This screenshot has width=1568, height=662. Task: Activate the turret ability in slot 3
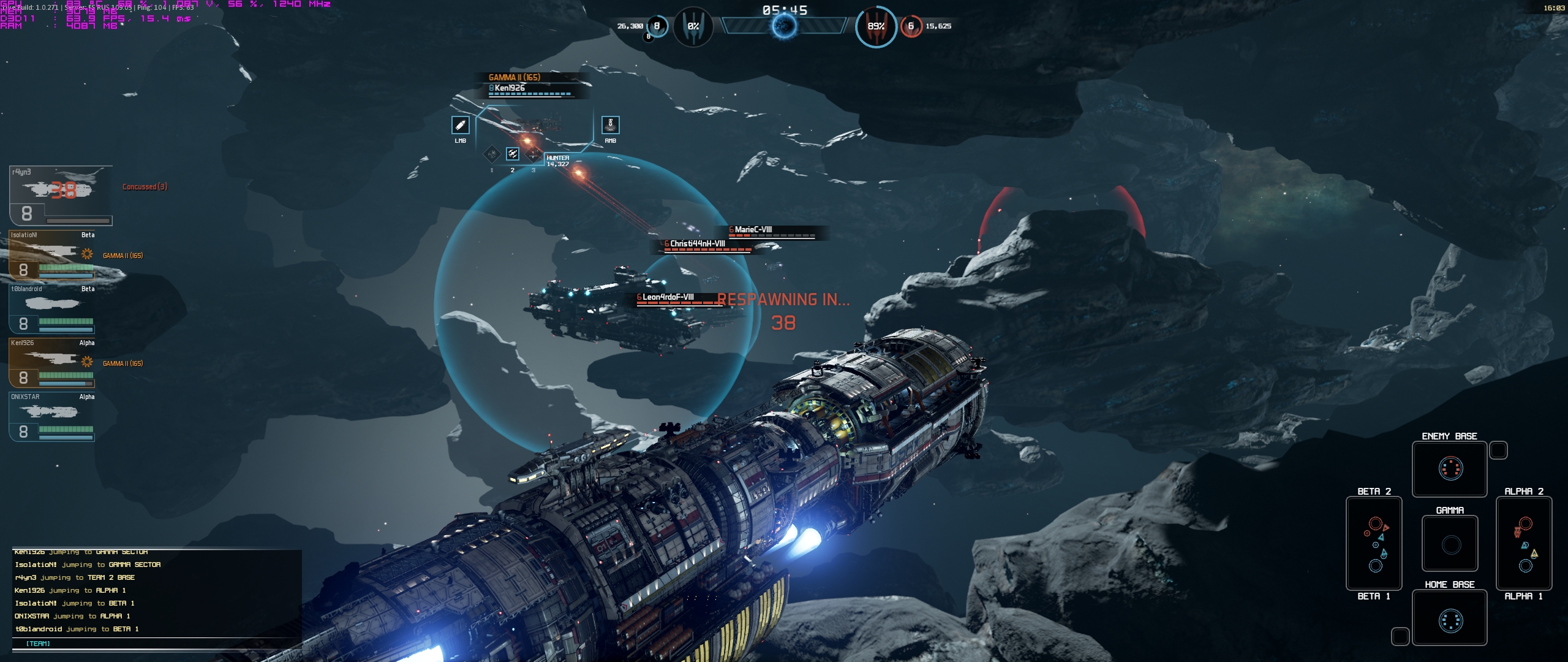coord(533,154)
